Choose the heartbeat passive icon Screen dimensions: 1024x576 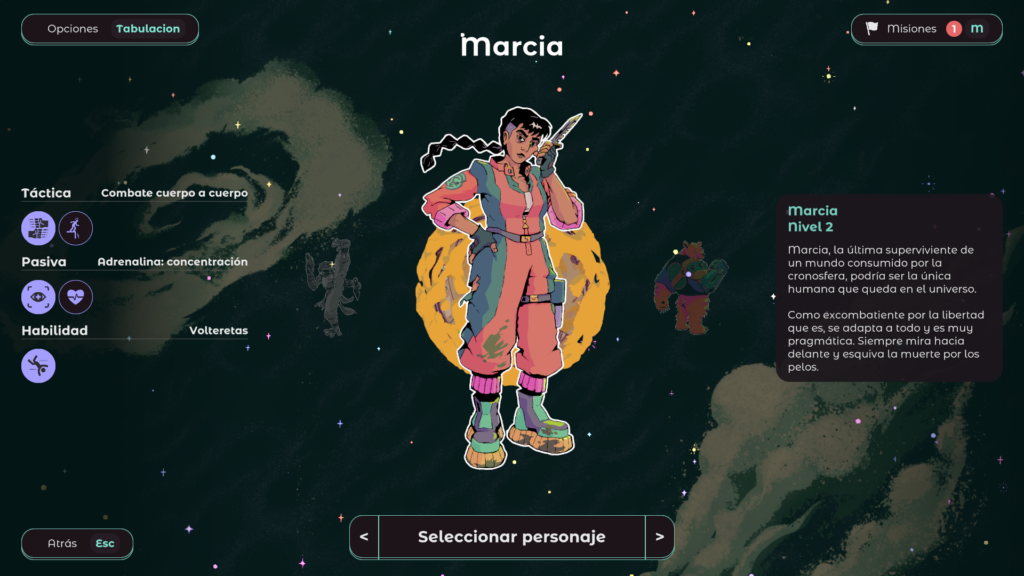pyautogui.click(x=75, y=297)
